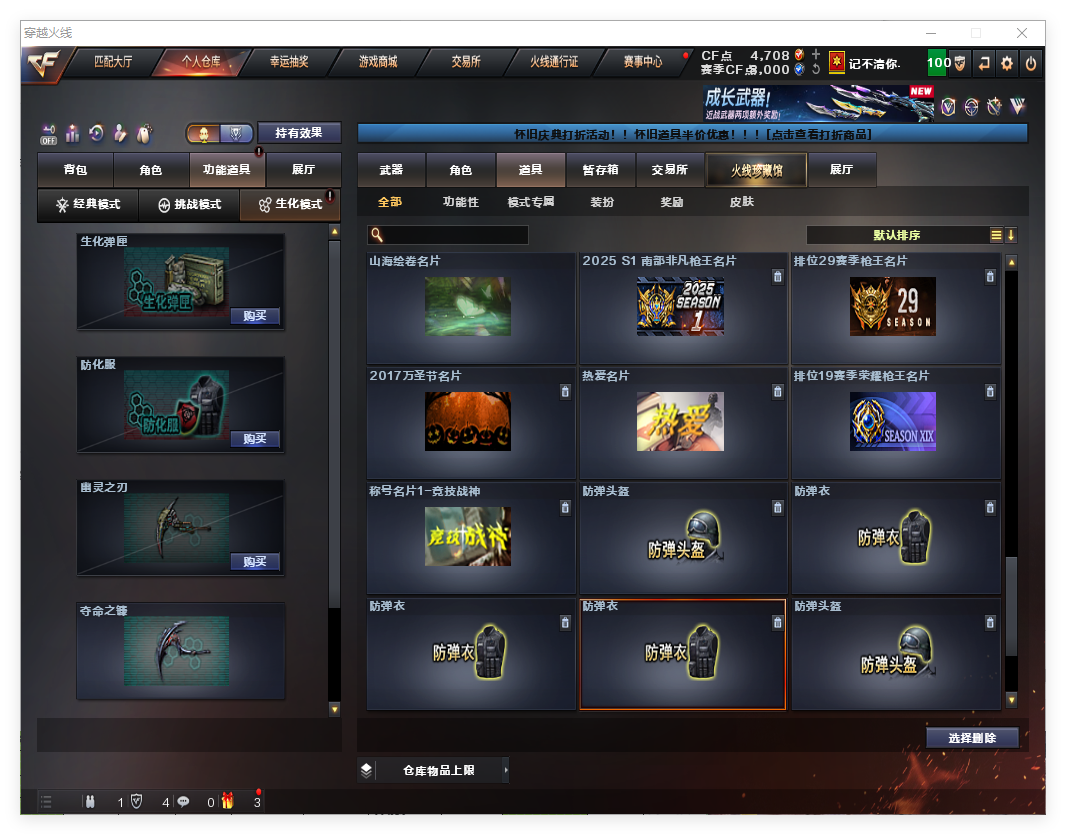Open the 赛事中心 event center
The height and width of the screenshot is (835, 1066).
click(x=642, y=62)
